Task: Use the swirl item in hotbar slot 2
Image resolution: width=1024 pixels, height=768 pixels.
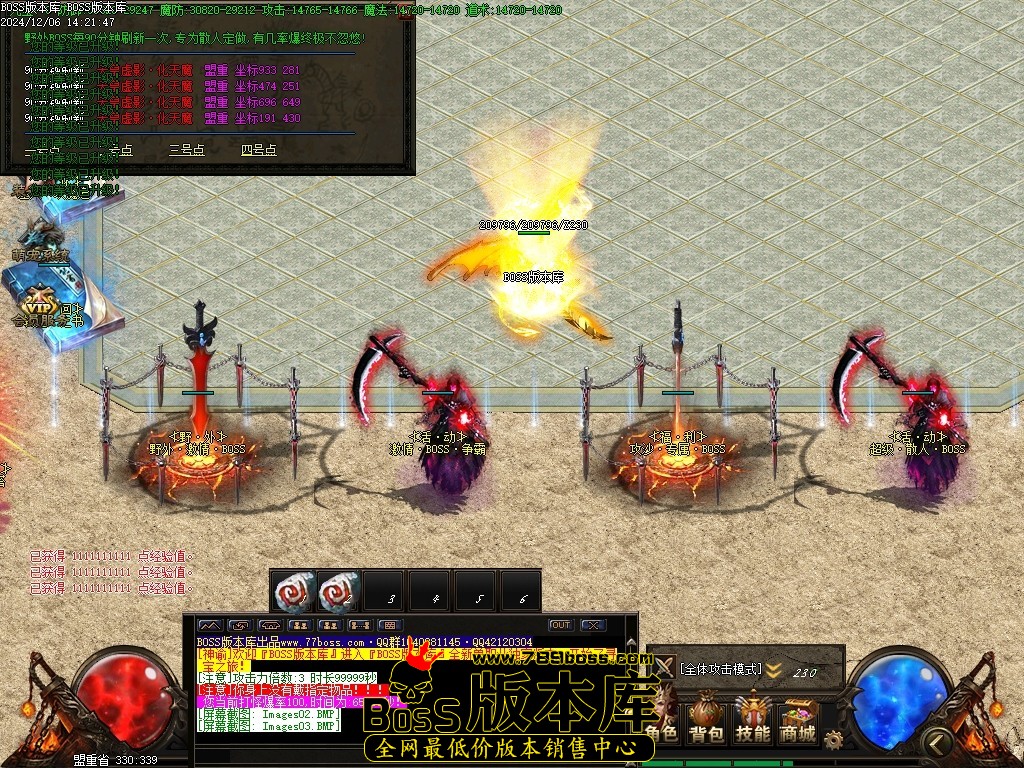Action: [x=339, y=590]
